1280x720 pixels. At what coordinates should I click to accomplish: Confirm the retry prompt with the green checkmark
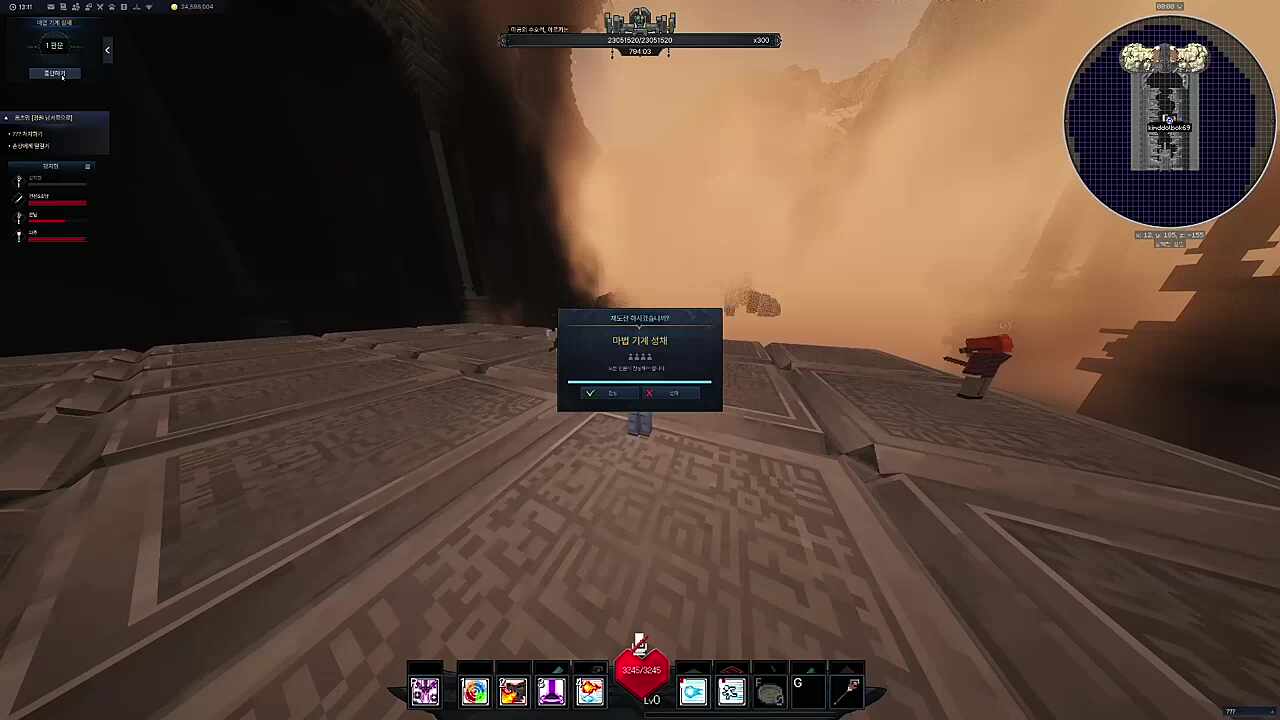coord(602,393)
